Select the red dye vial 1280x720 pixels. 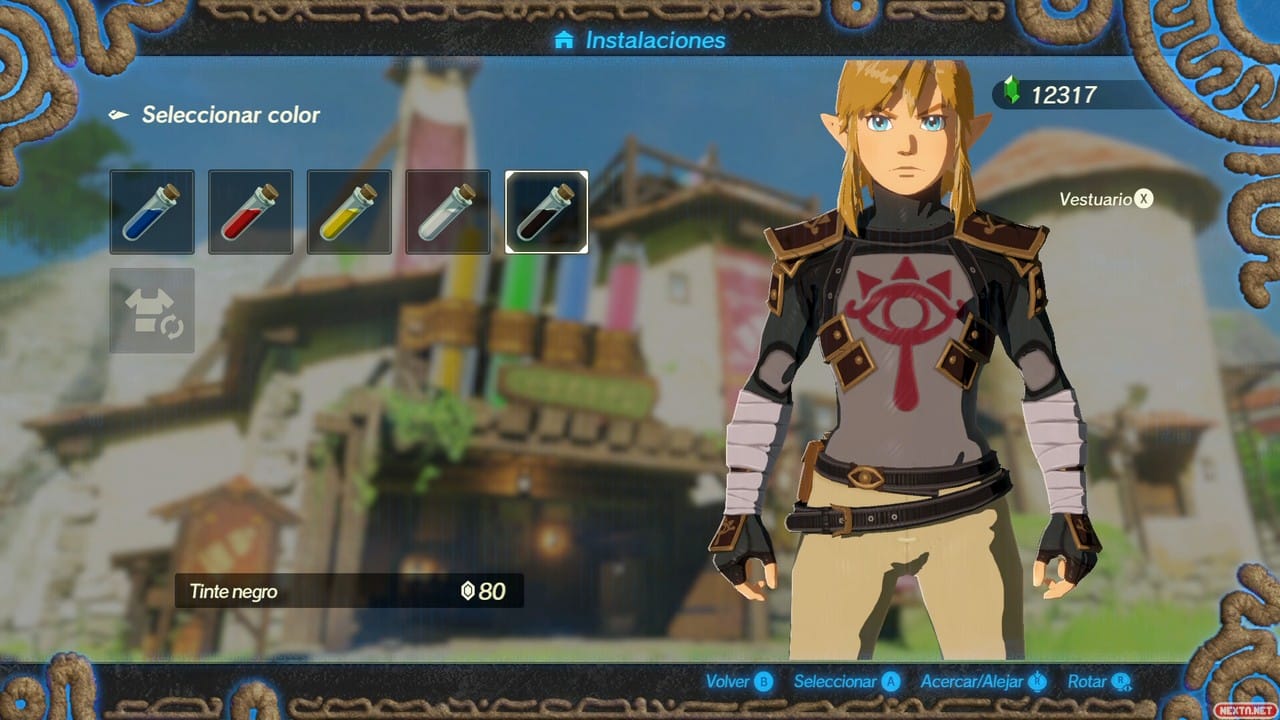[x=250, y=211]
